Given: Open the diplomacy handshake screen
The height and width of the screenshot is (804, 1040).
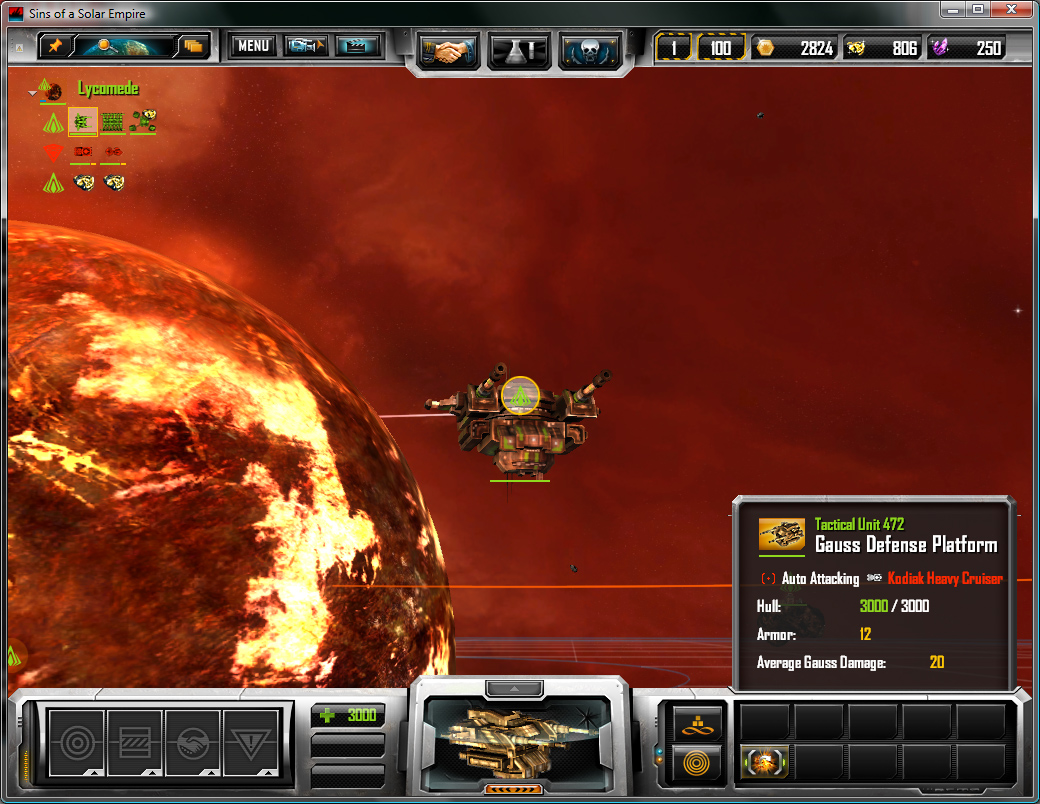Looking at the screenshot, I should (447, 50).
